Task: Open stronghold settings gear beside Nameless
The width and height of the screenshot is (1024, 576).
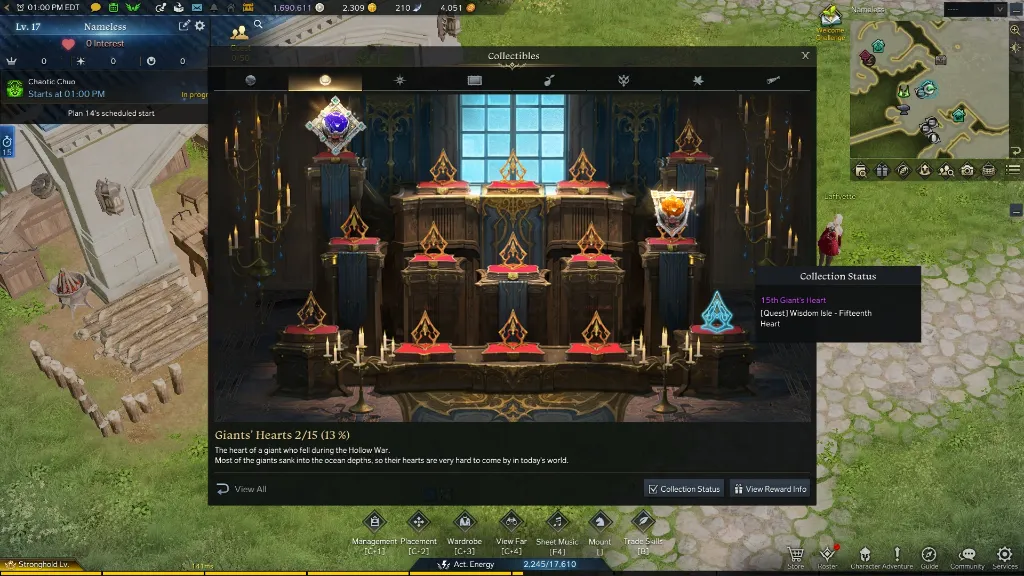Action: [x=200, y=26]
